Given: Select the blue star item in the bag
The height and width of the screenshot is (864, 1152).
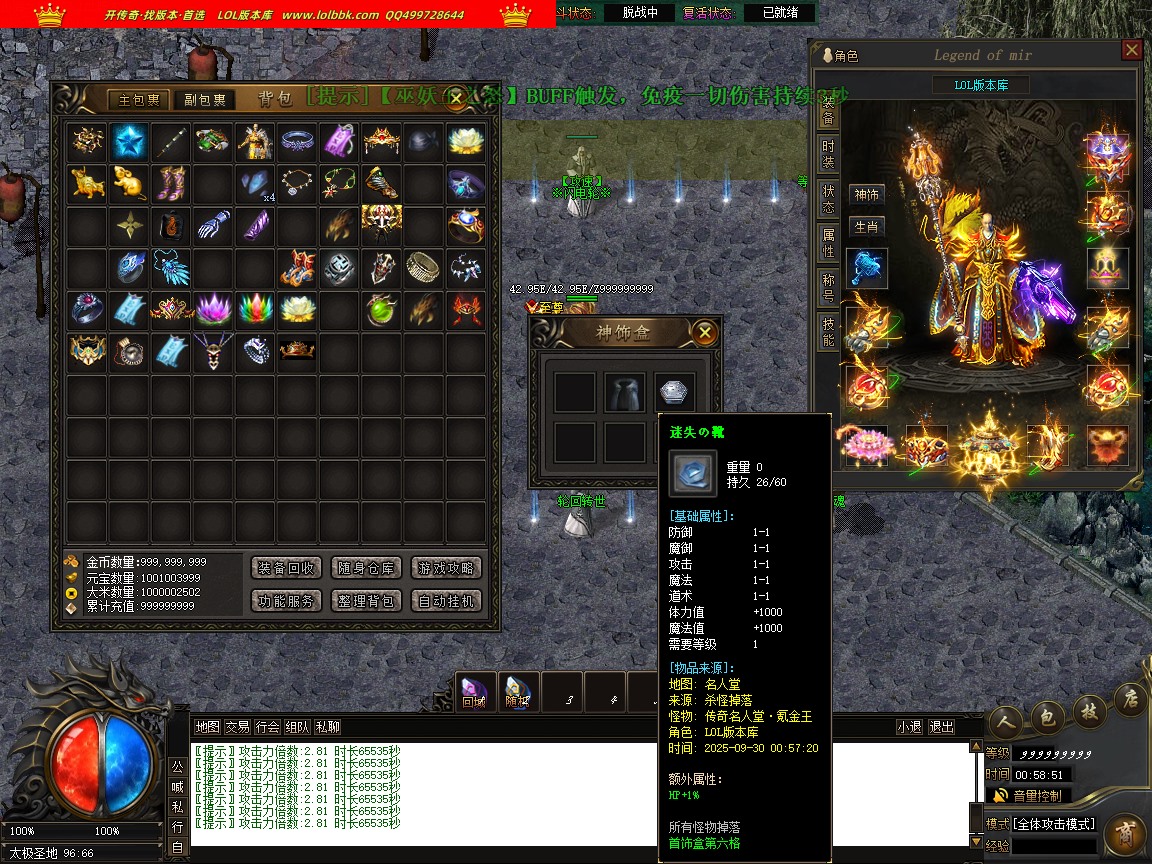Looking at the screenshot, I should click(x=129, y=141).
